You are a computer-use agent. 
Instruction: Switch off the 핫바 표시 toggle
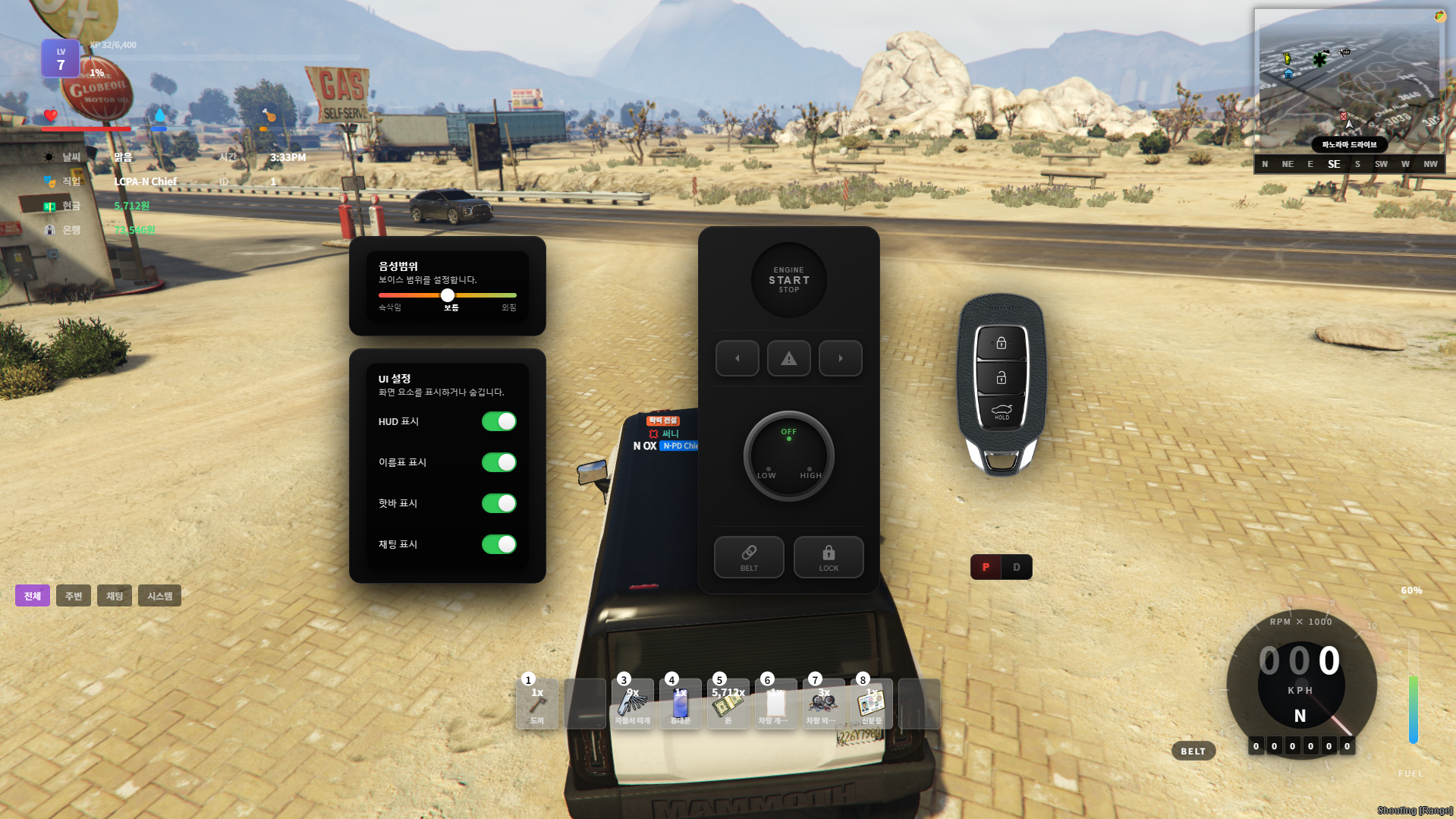[498, 503]
